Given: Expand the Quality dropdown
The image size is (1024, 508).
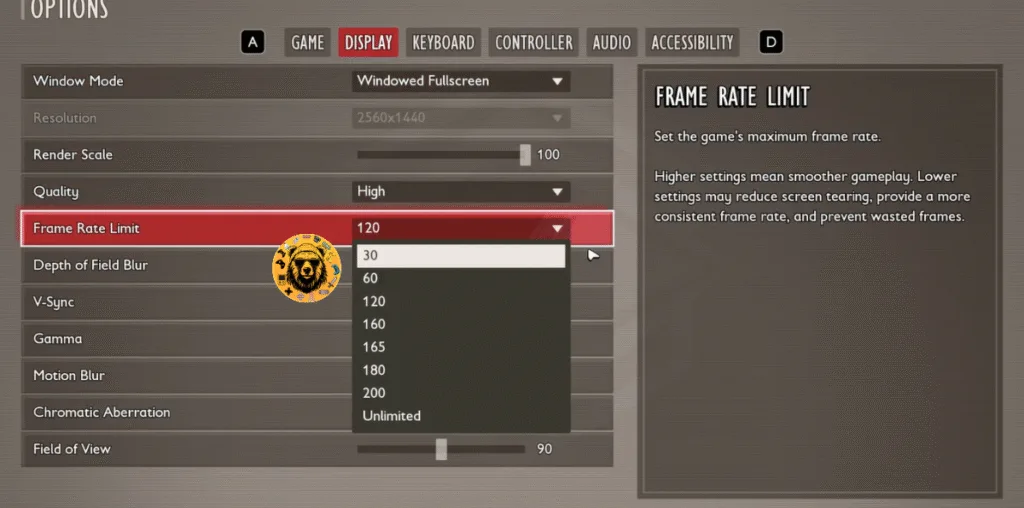Looking at the screenshot, I should pos(461,191).
